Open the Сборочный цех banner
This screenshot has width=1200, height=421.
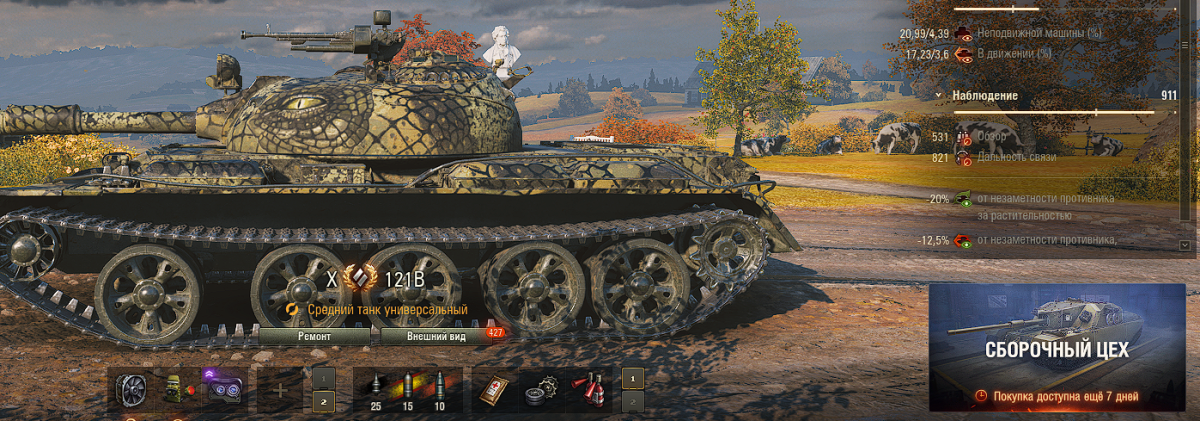coord(1057,347)
